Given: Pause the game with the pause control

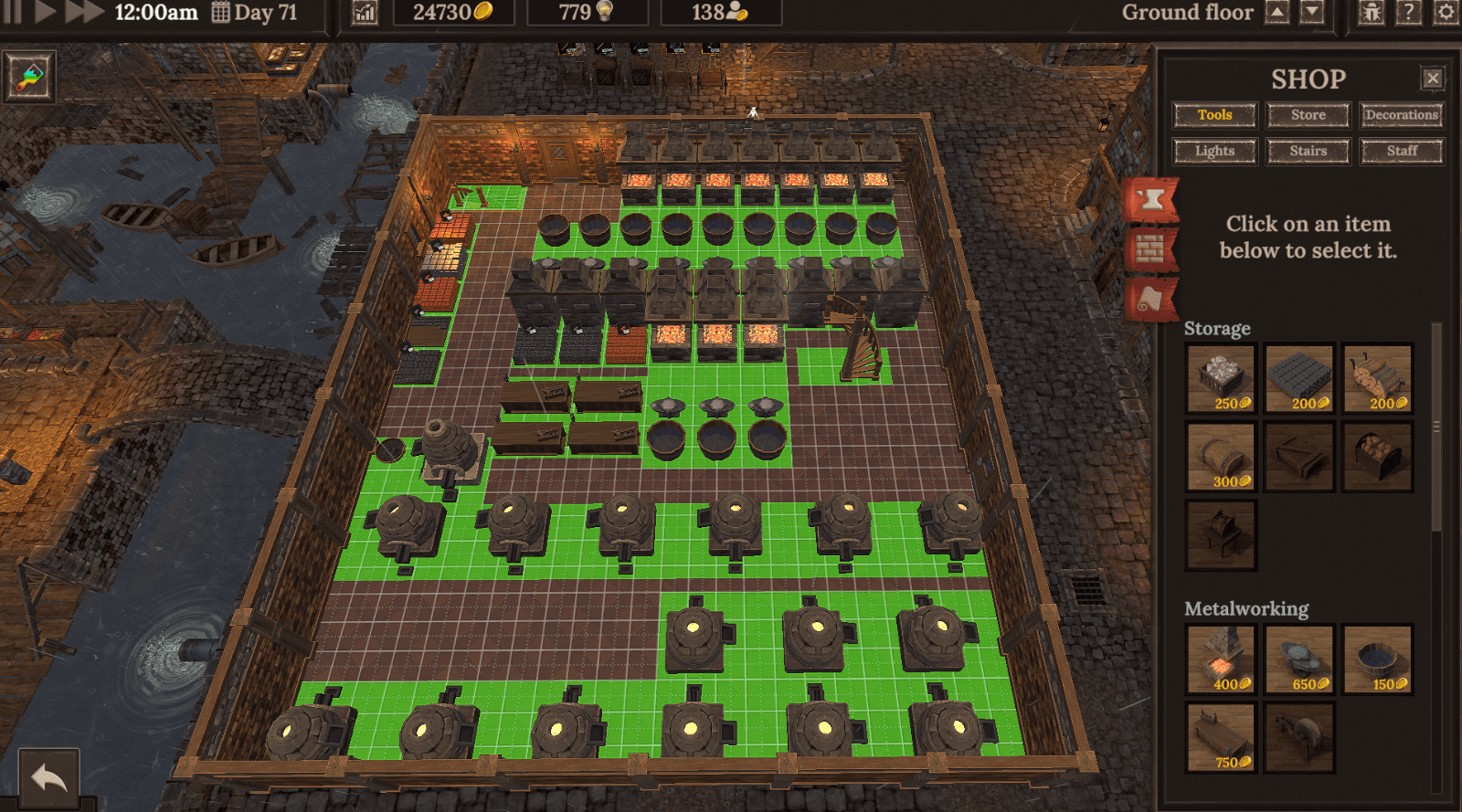Looking at the screenshot, I should [x=11, y=13].
